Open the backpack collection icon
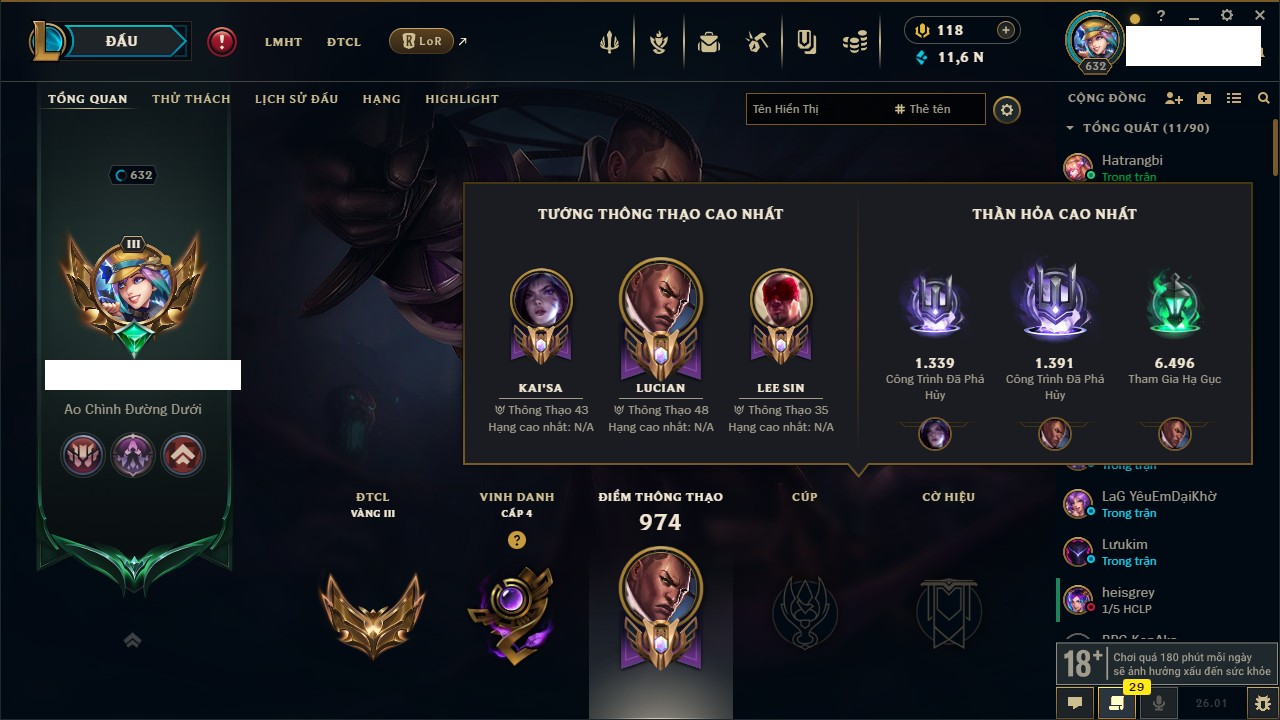1280x720 pixels. click(x=709, y=42)
